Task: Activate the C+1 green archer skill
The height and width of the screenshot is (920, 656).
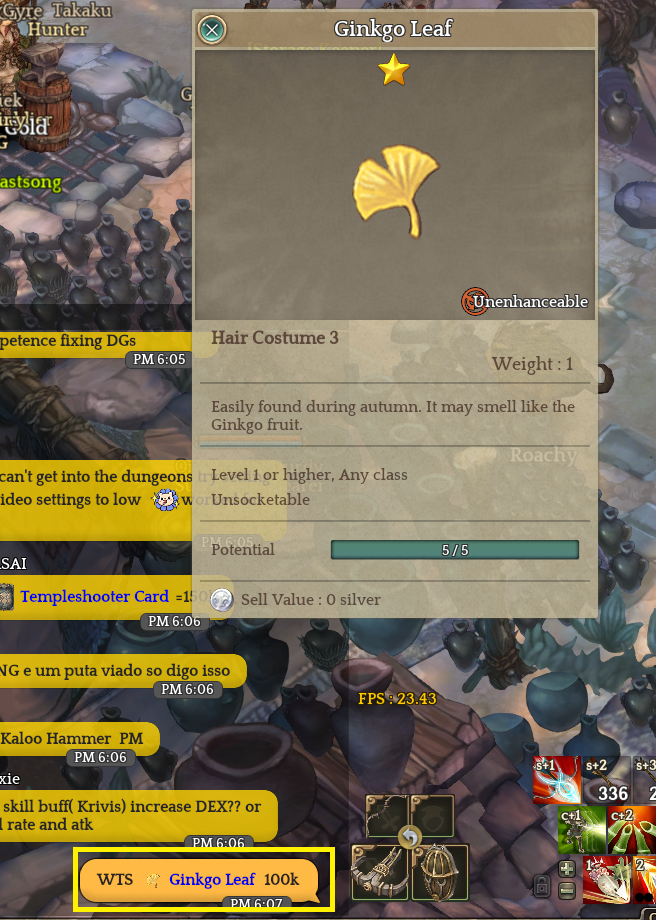Action: click(581, 829)
